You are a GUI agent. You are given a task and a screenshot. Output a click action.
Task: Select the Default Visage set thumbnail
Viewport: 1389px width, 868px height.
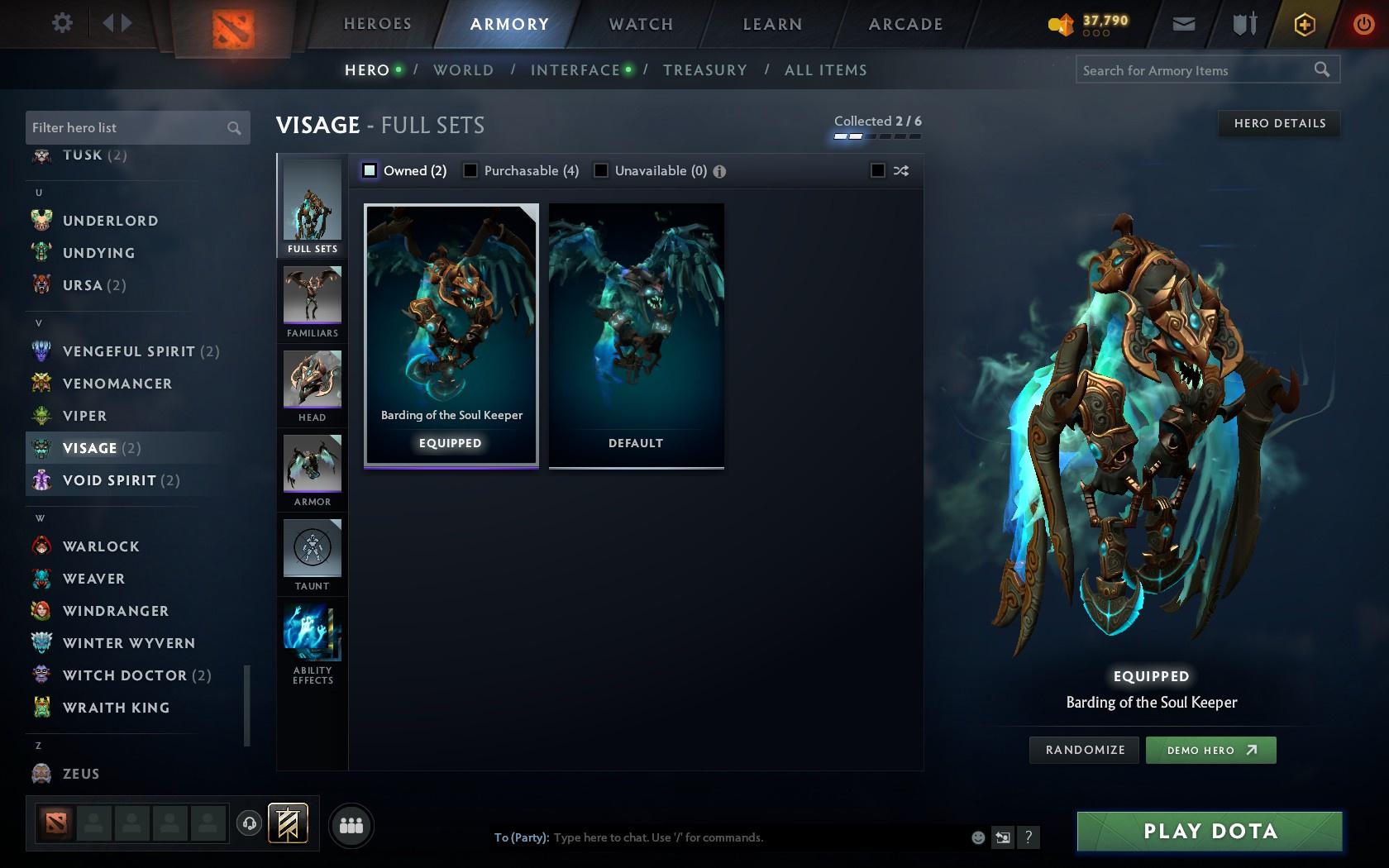(635, 336)
